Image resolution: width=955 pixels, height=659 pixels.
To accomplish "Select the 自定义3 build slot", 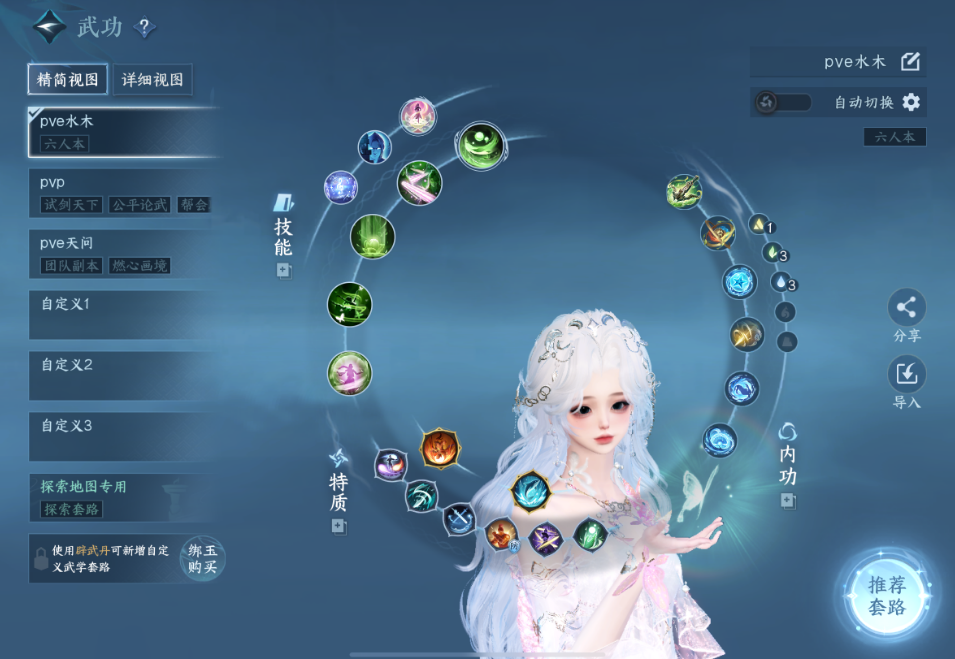I will (122, 436).
